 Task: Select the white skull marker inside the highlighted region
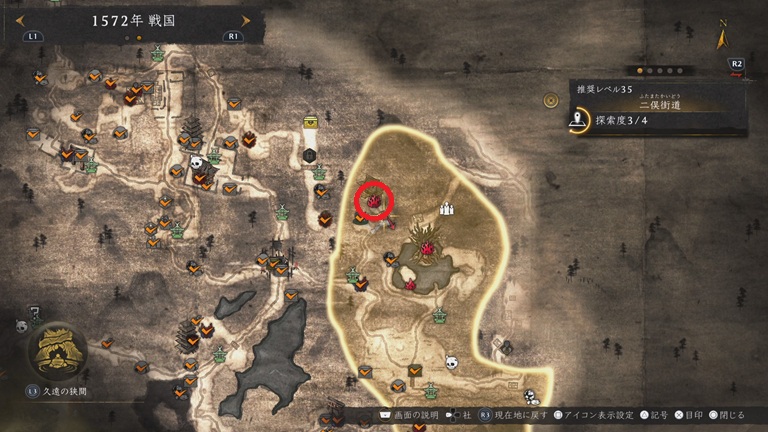pos(451,362)
